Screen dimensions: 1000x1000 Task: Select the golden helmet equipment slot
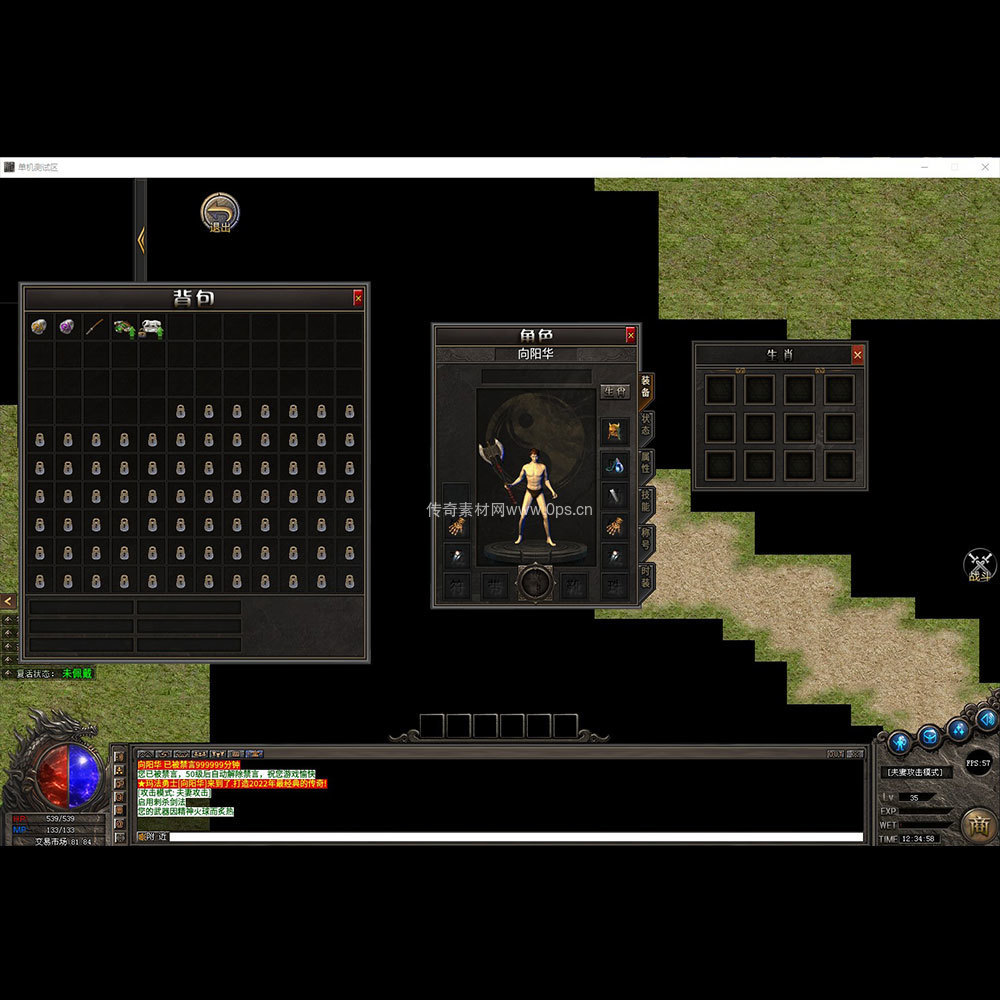pos(614,431)
